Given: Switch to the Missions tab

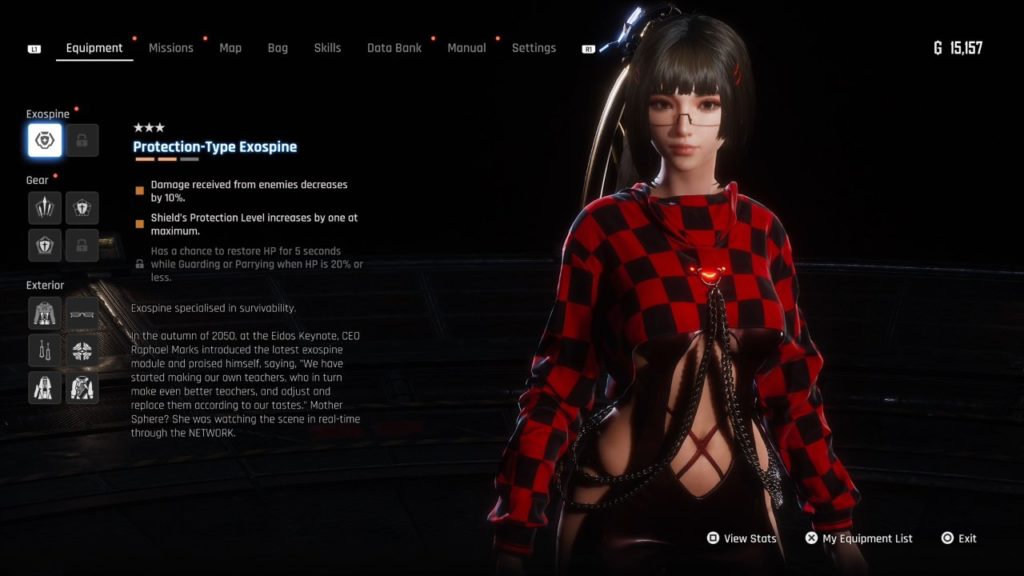Looking at the screenshot, I should coord(171,48).
